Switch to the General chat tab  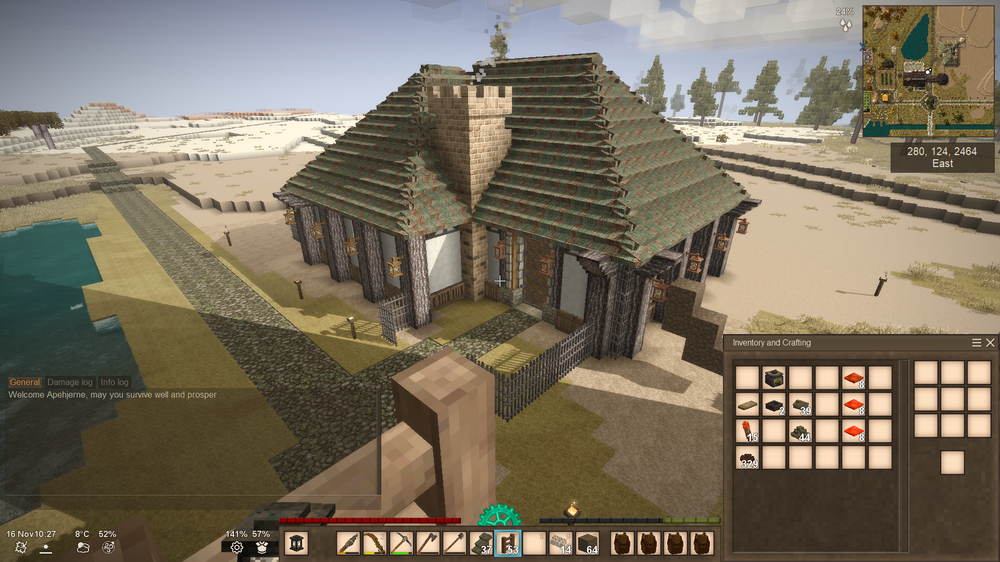25,382
